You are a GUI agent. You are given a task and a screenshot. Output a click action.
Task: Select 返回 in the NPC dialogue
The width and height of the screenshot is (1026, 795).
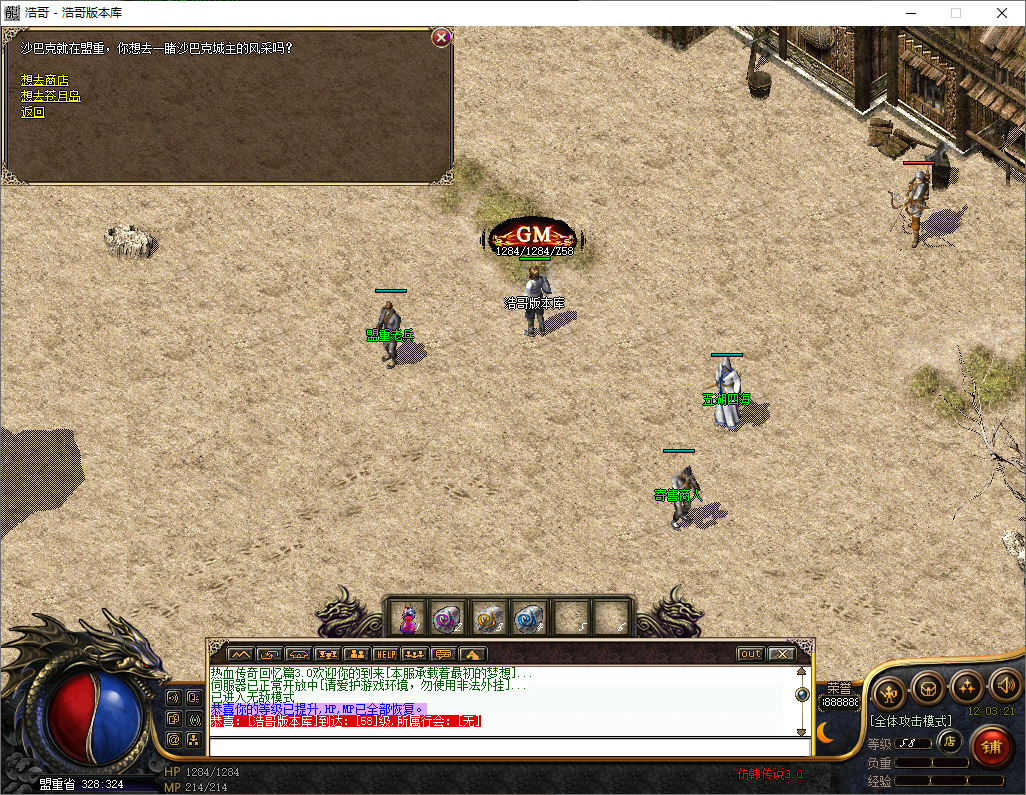33,112
